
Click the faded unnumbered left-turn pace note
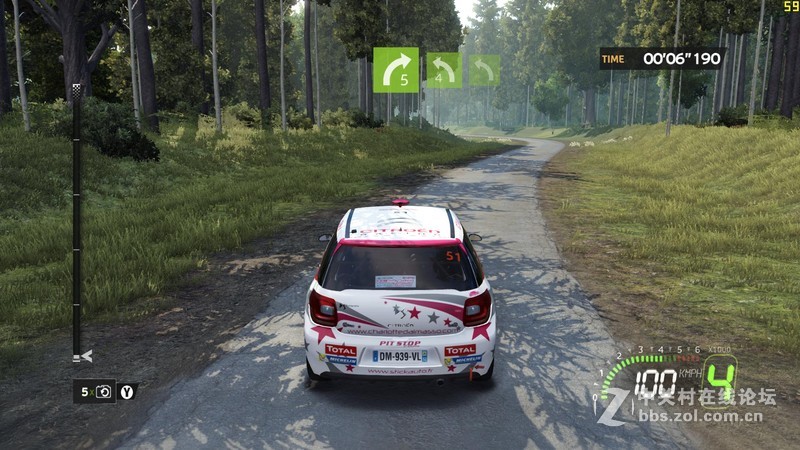(x=485, y=70)
